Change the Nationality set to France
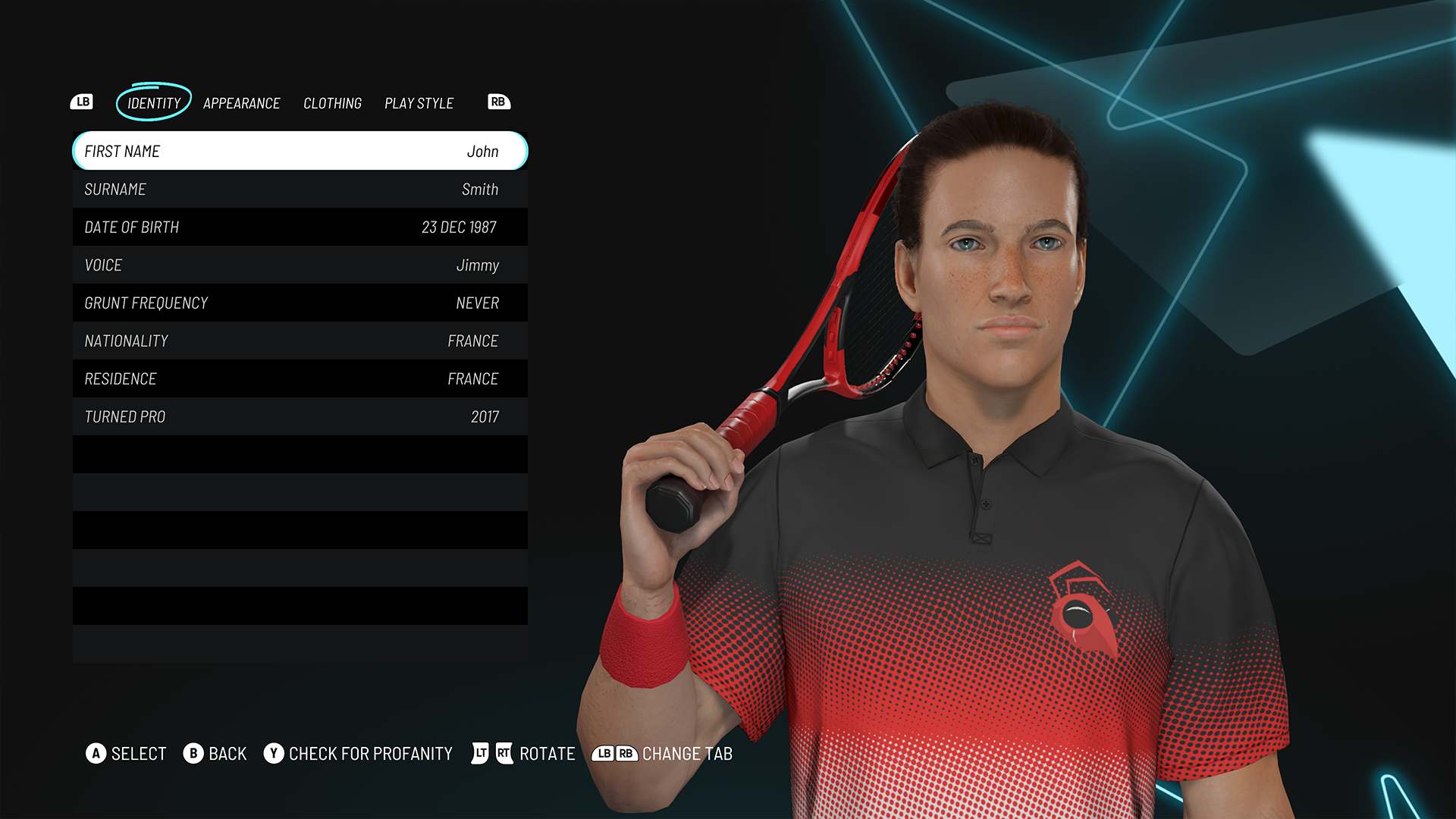 pos(300,340)
